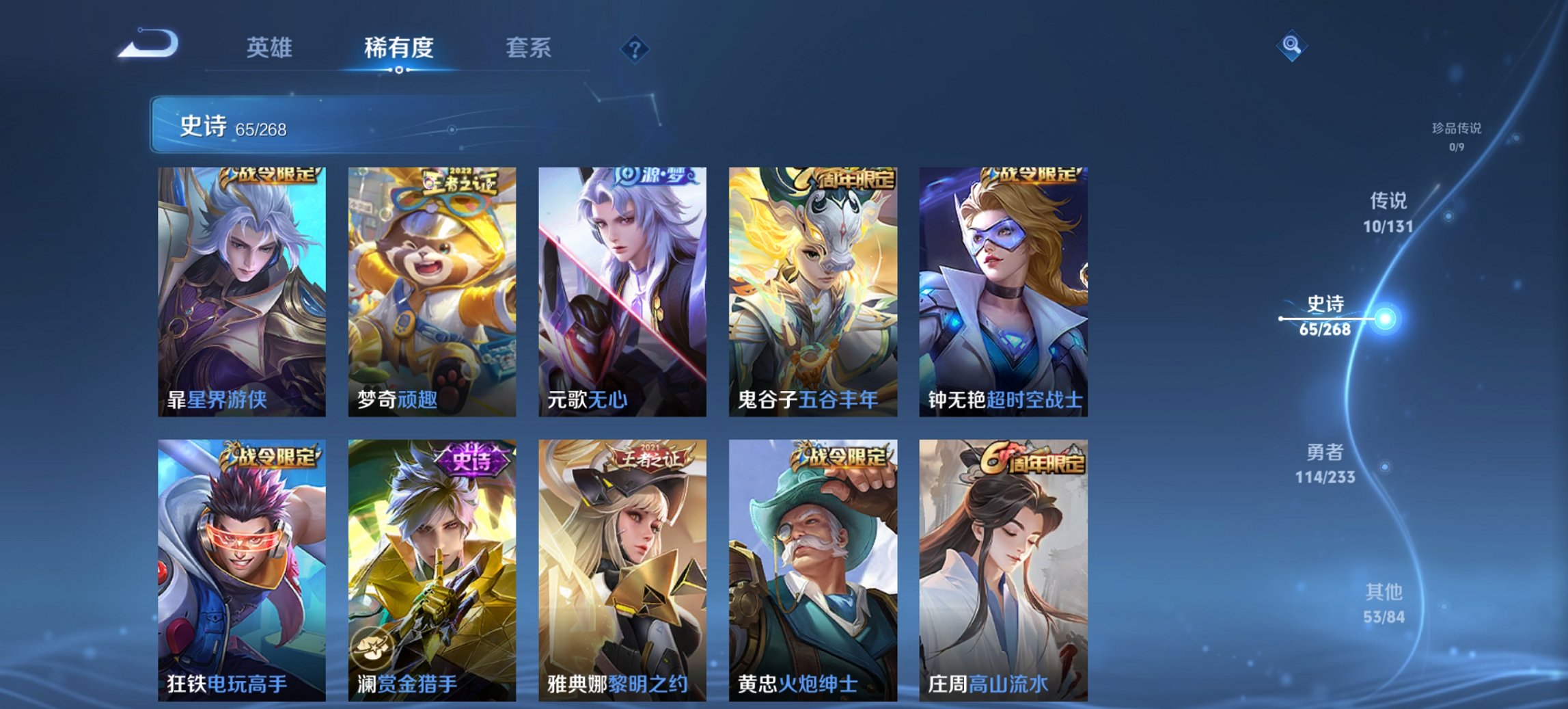
Task: Switch to the 套系 tab
Action: coord(529,48)
